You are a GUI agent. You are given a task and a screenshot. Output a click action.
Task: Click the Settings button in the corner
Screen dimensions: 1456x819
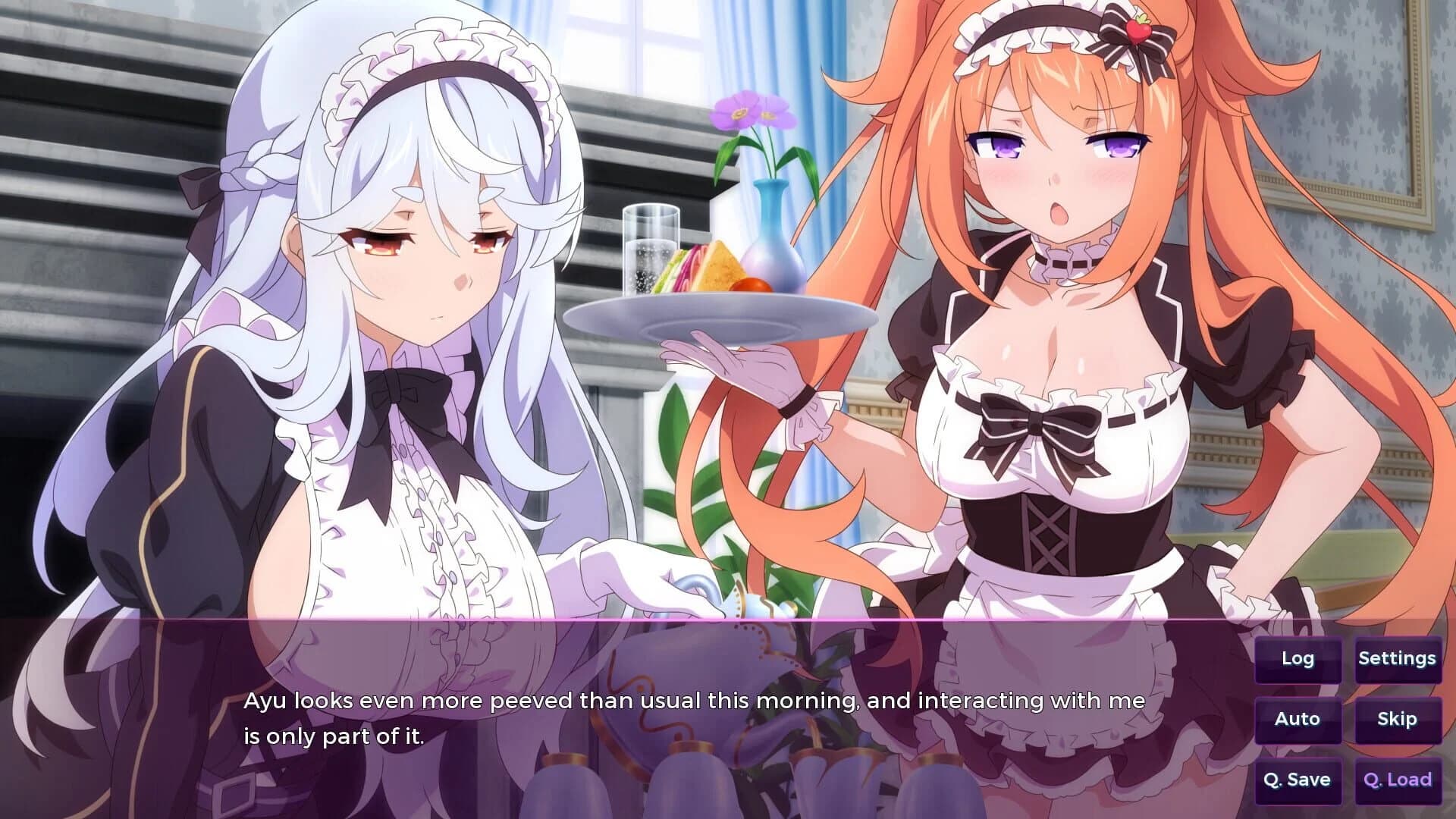[1398, 659]
